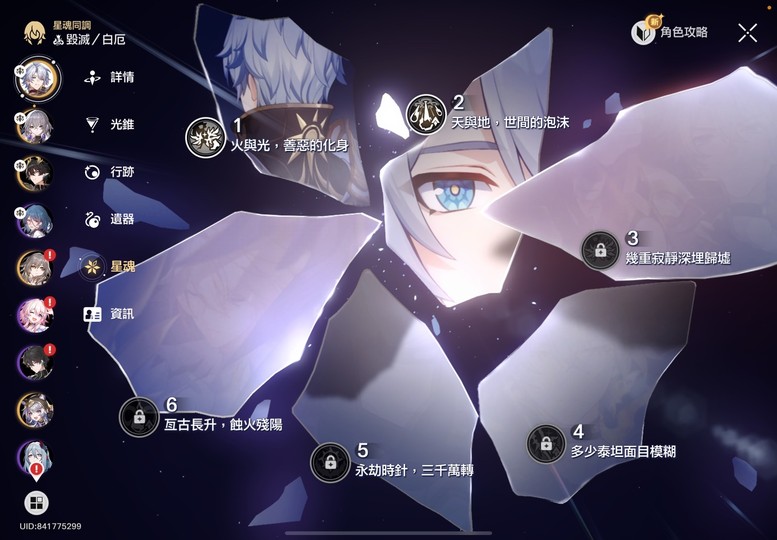Viewport: 777px width, 540px height.
Task: Open the 資訊 info tab
Action: pos(110,314)
